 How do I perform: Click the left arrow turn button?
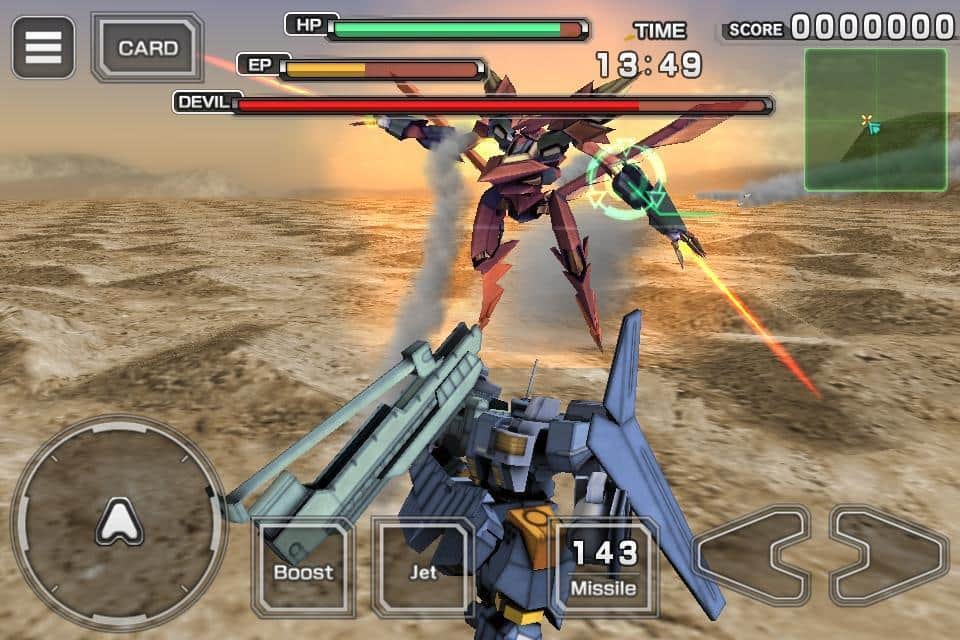752,555
